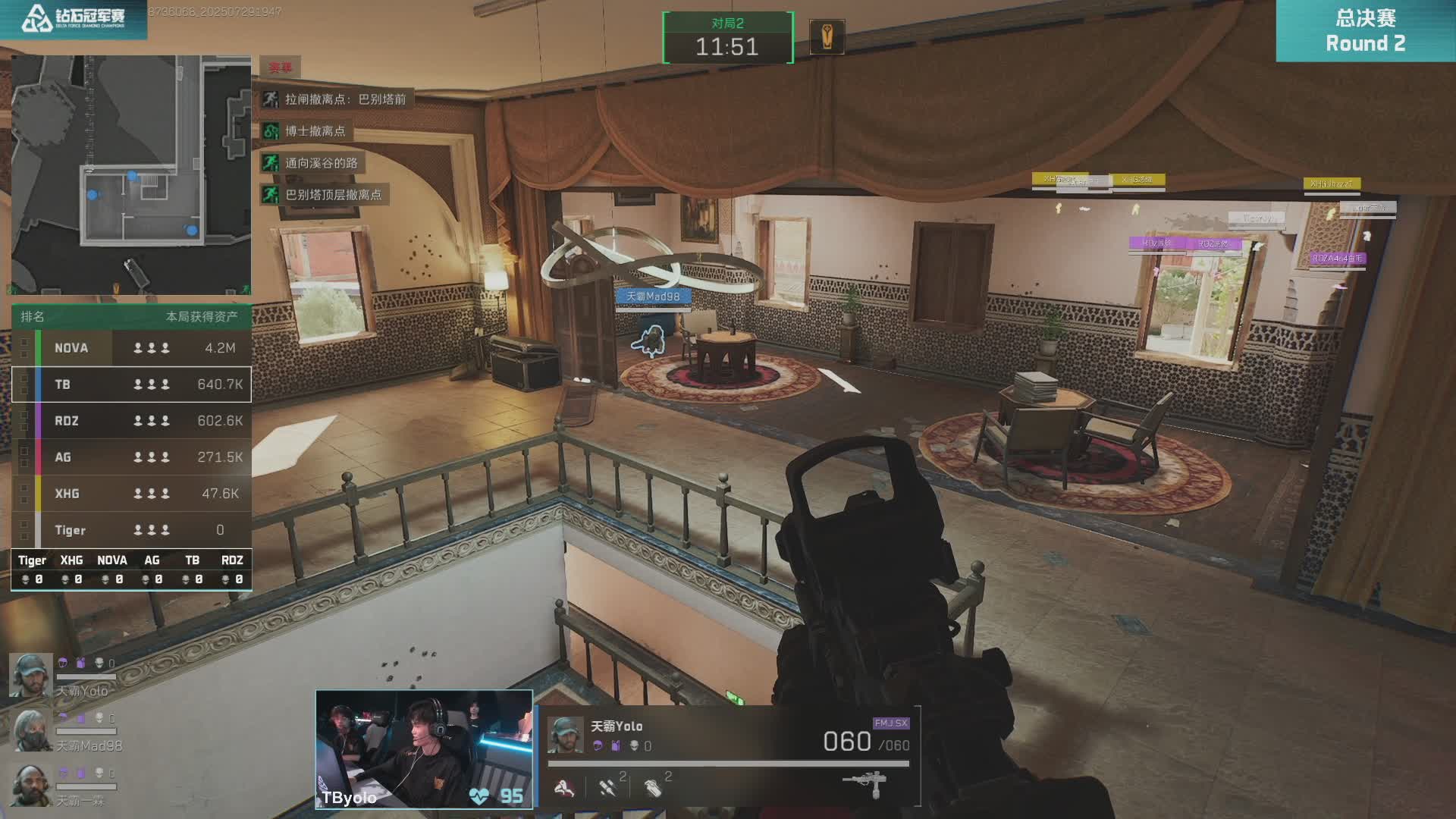This screenshot has height=819, width=1456.
Task: Open the TByolo player webcam feed
Action: [x=424, y=749]
